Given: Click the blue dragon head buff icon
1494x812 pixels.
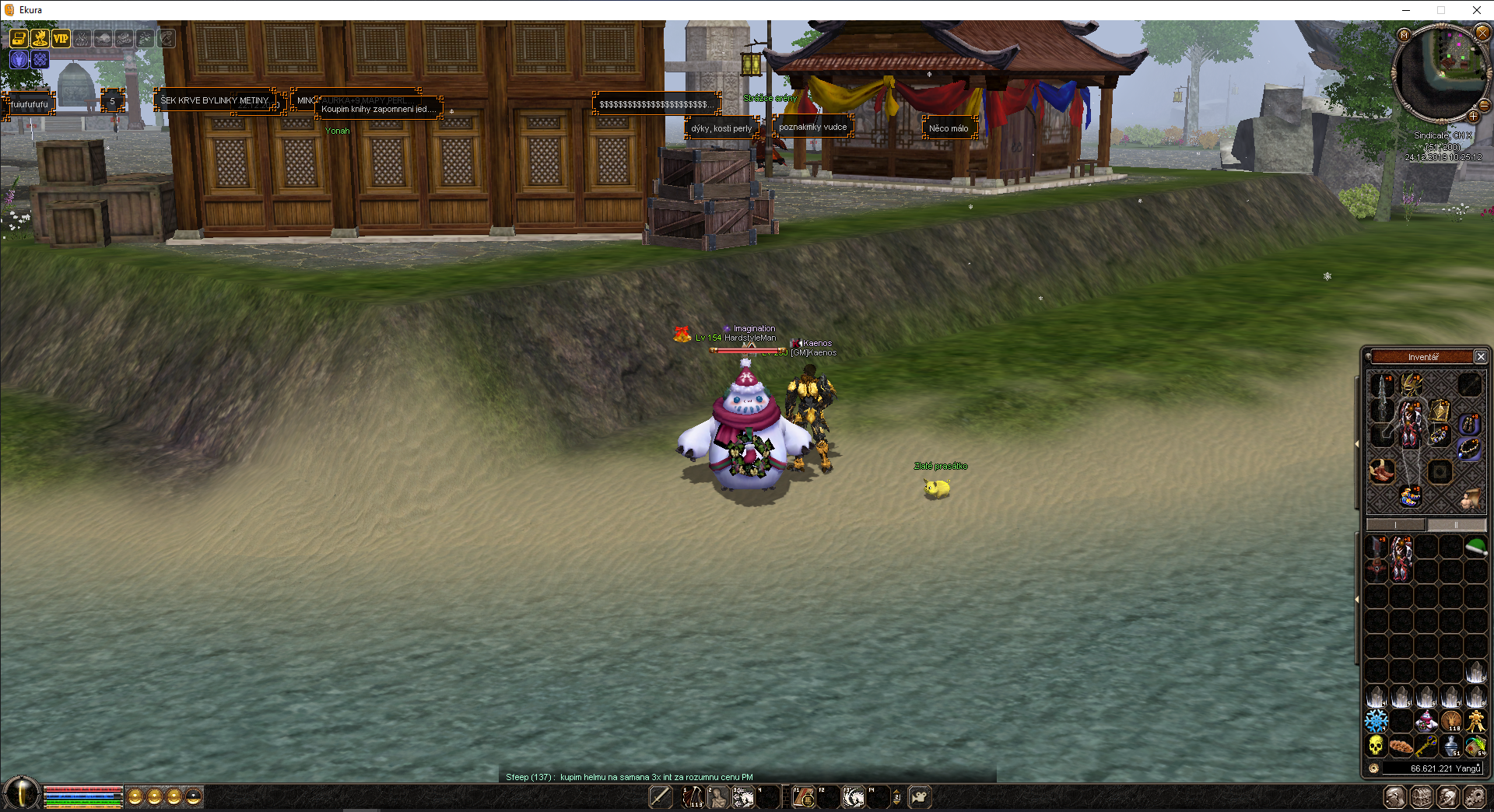Looking at the screenshot, I should [19, 59].
